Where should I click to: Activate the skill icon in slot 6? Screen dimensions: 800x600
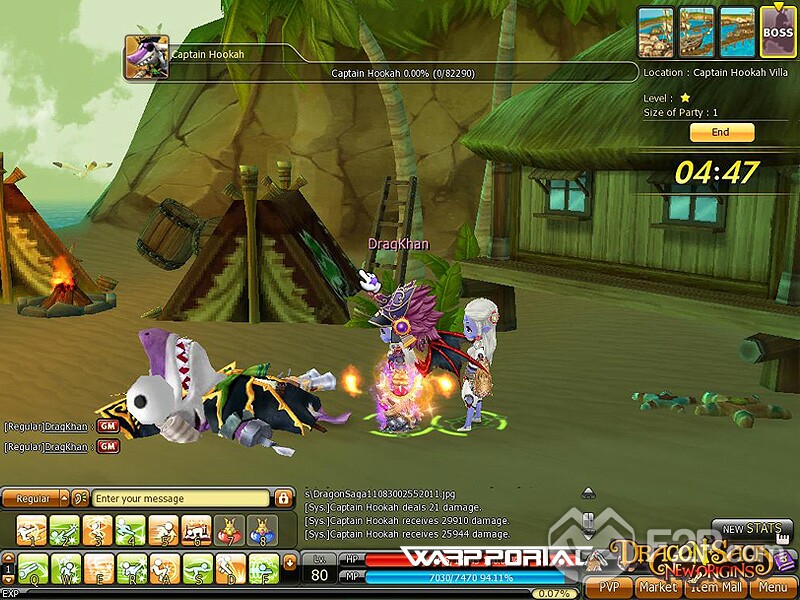tap(197, 529)
